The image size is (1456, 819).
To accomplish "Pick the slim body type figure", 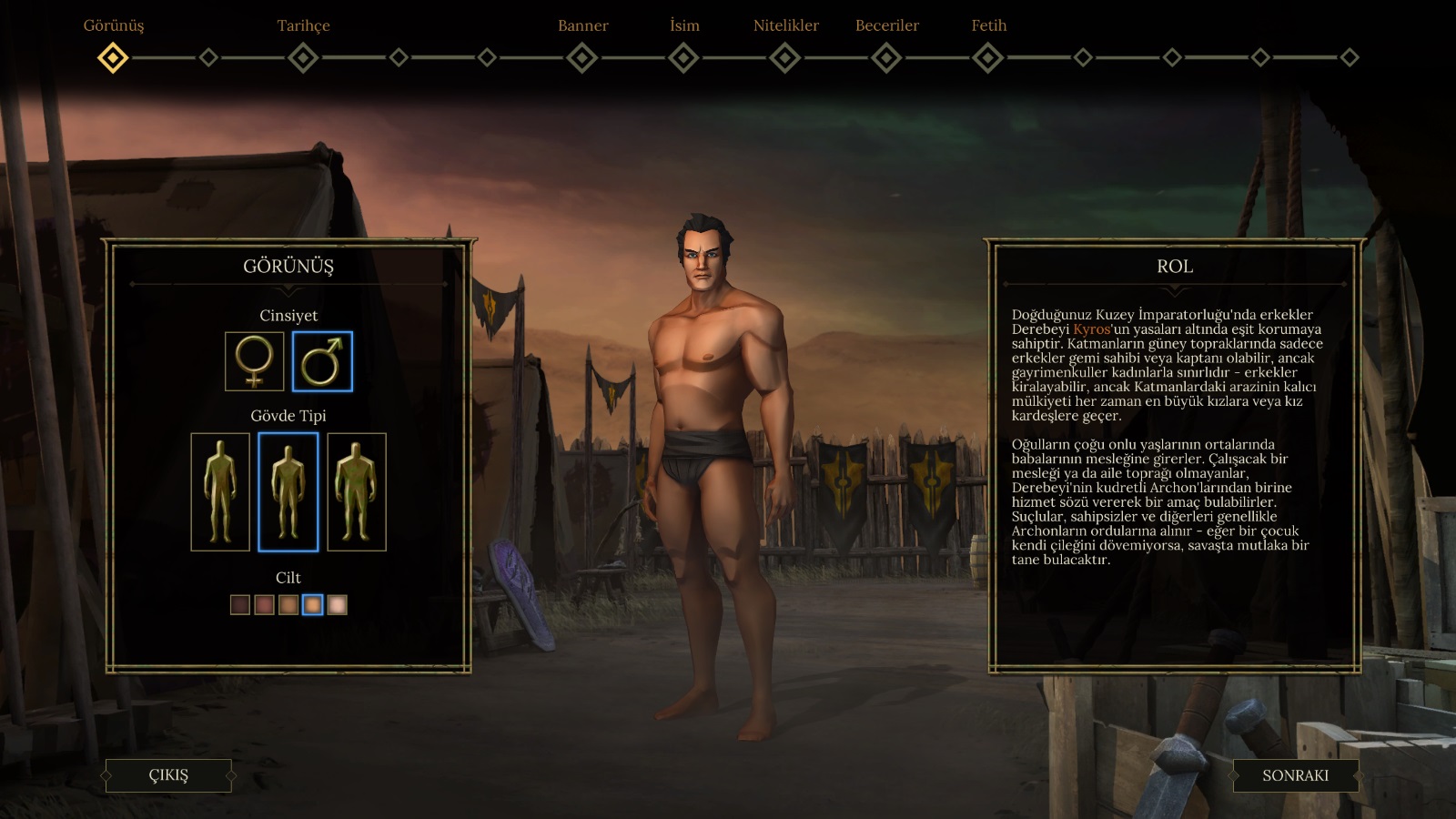I will coord(220,491).
